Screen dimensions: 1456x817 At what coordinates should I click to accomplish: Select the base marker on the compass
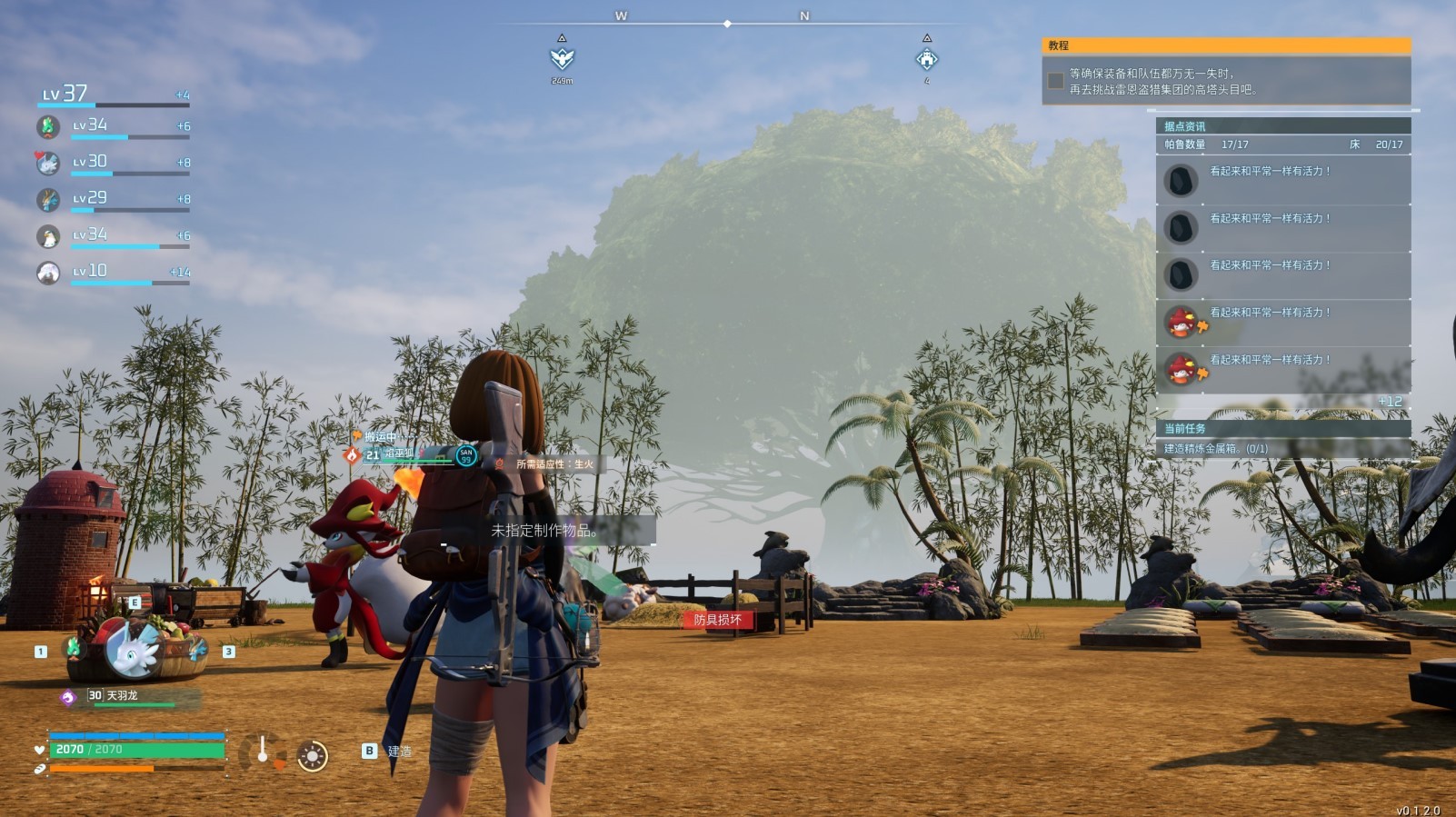(x=926, y=60)
